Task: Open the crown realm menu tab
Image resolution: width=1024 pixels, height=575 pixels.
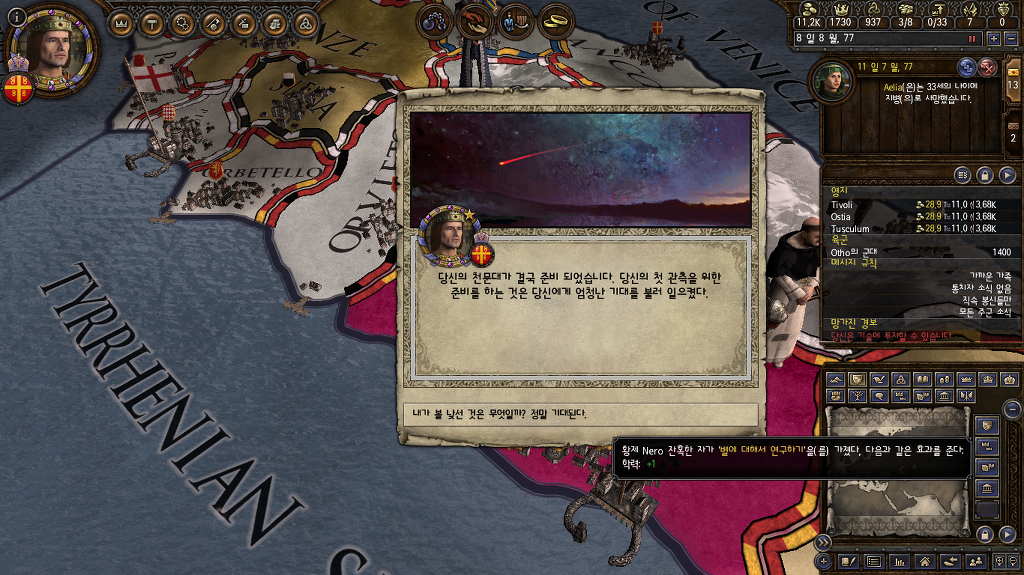Action: (120, 23)
